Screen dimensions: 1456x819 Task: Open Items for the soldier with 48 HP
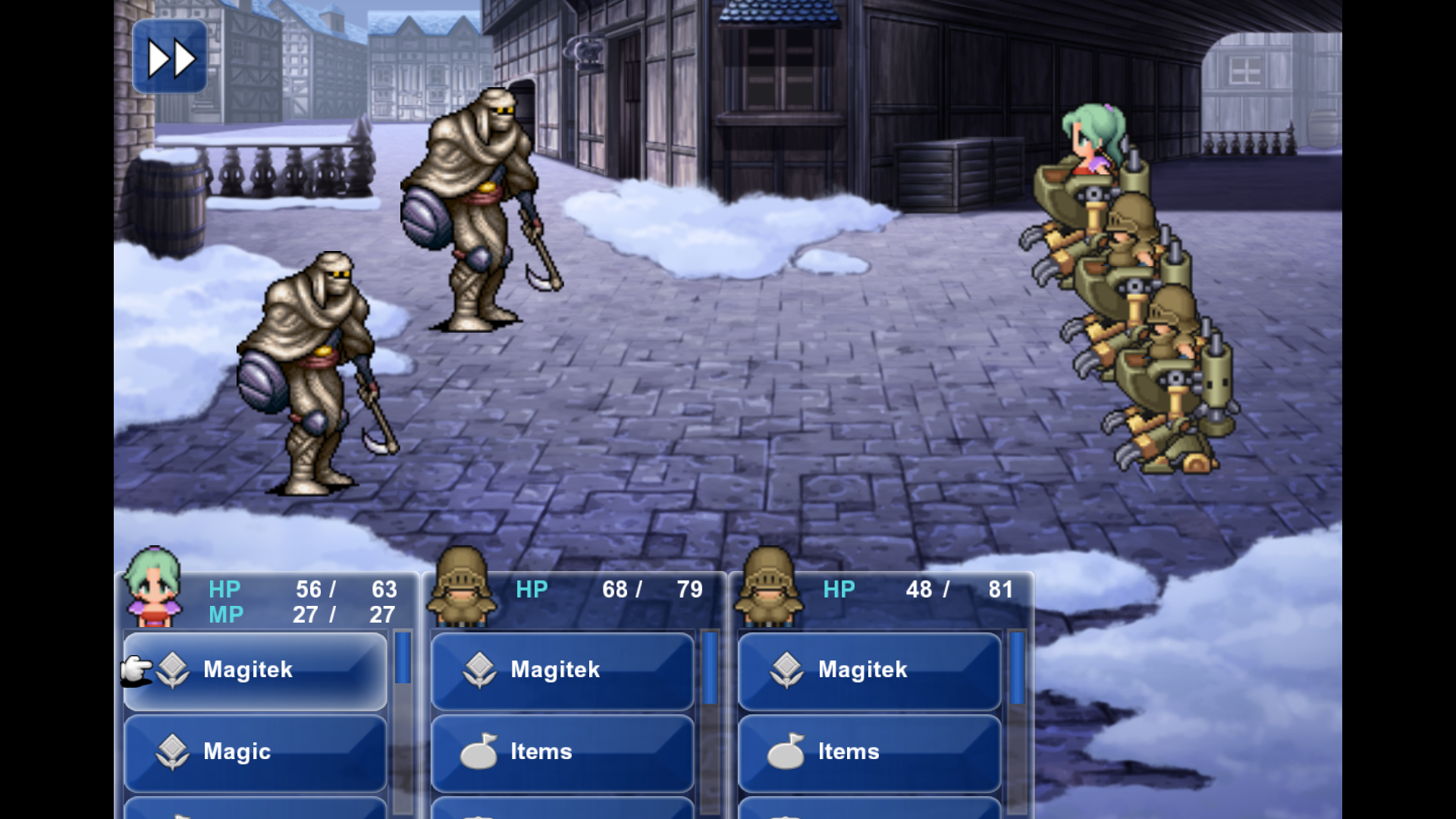coord(870,752)
